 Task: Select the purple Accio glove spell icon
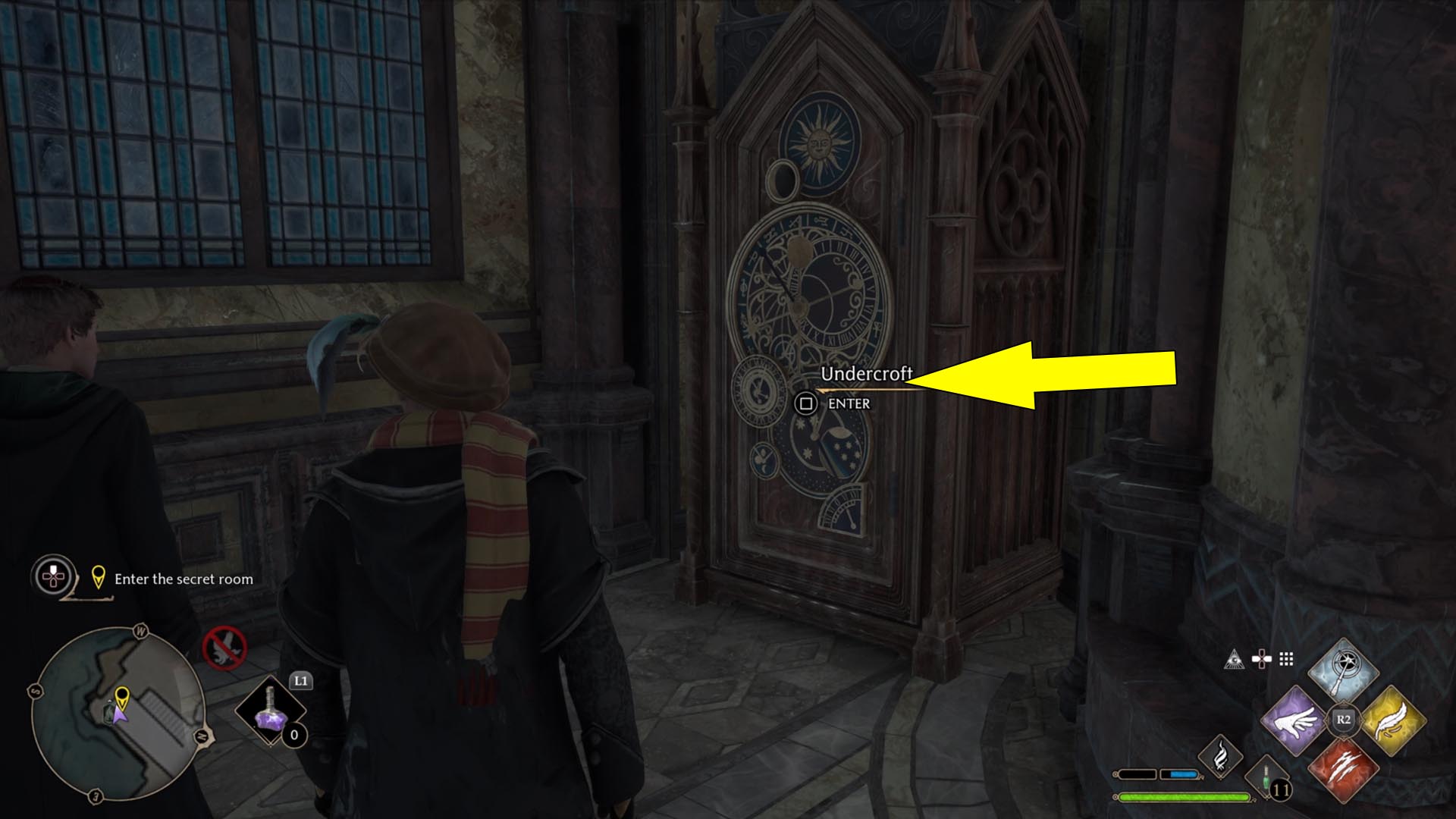(1294, 721)
